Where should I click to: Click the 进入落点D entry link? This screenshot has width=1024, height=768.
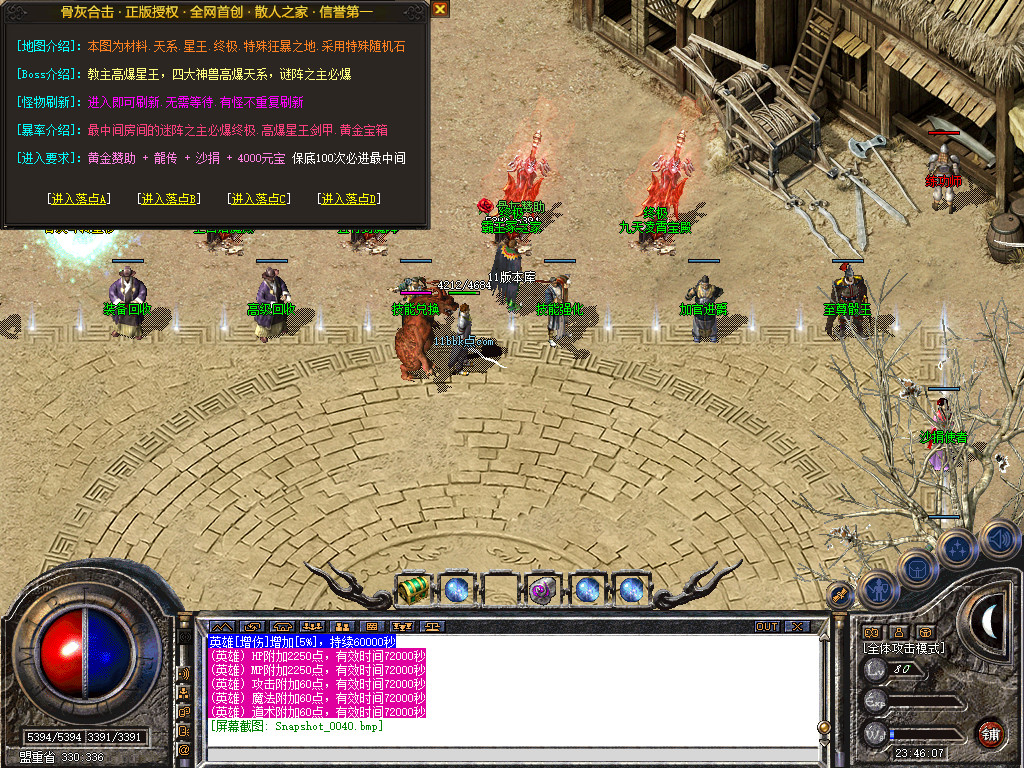coord(348,199)
